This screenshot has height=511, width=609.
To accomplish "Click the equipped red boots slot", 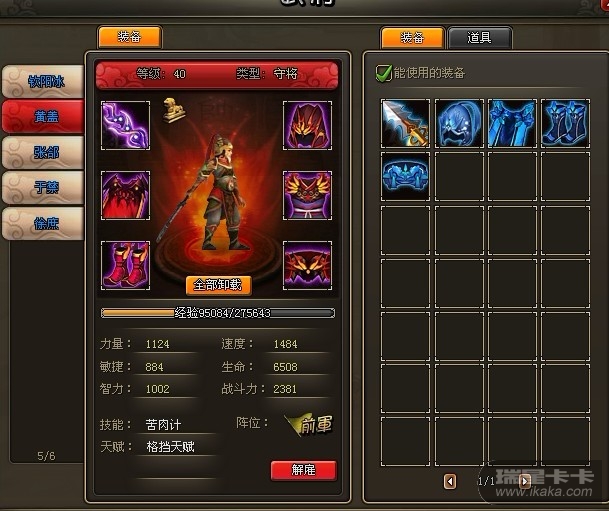I will 126,265.
